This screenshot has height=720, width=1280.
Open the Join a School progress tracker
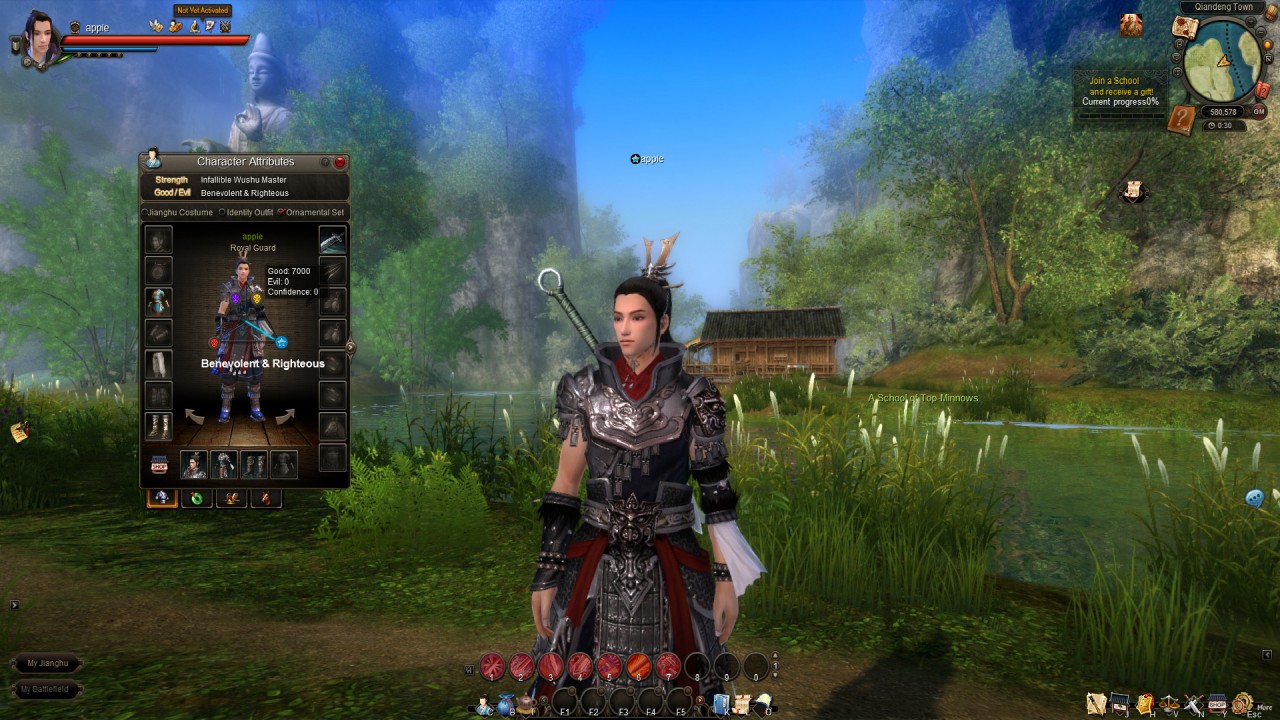coord(1120,91)
